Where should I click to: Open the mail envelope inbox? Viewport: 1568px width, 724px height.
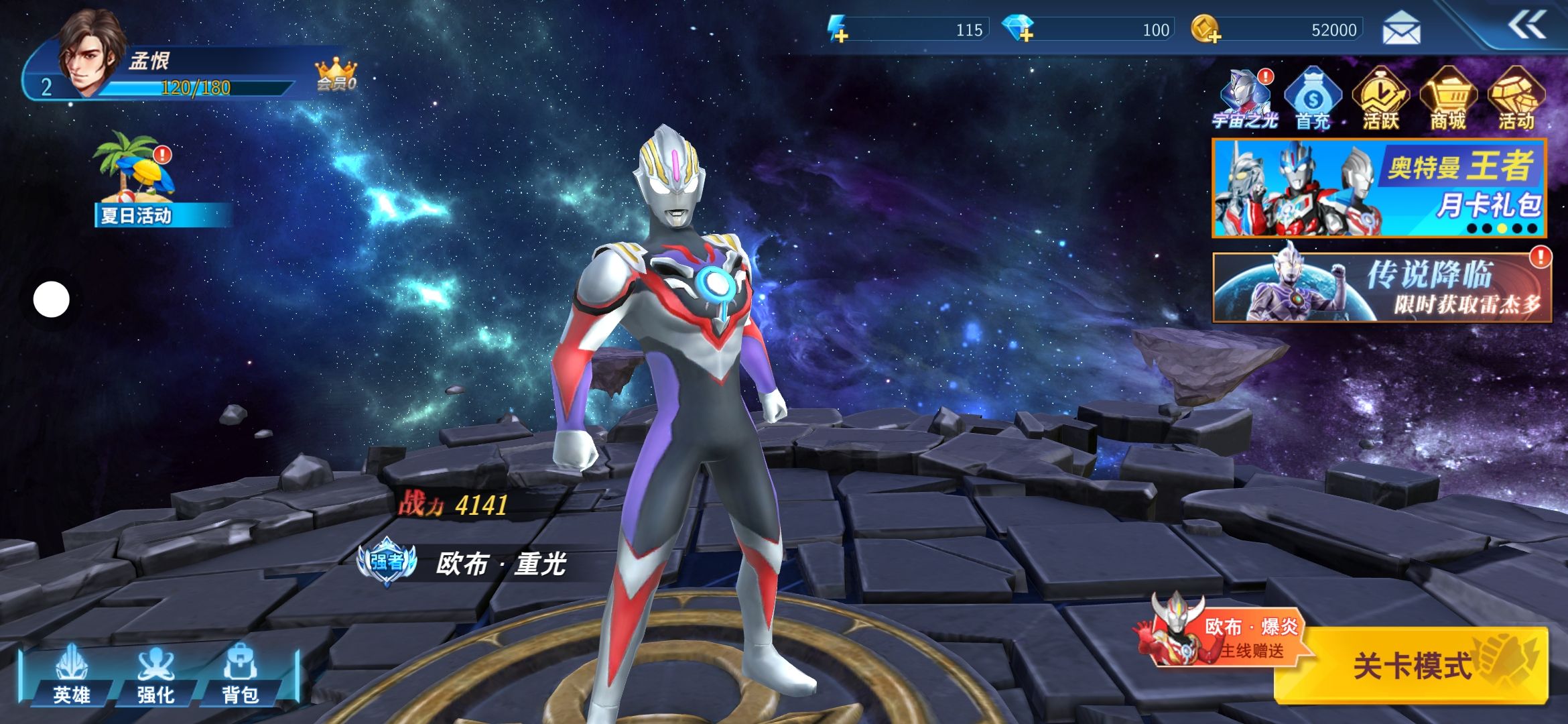pos(1401,30)
